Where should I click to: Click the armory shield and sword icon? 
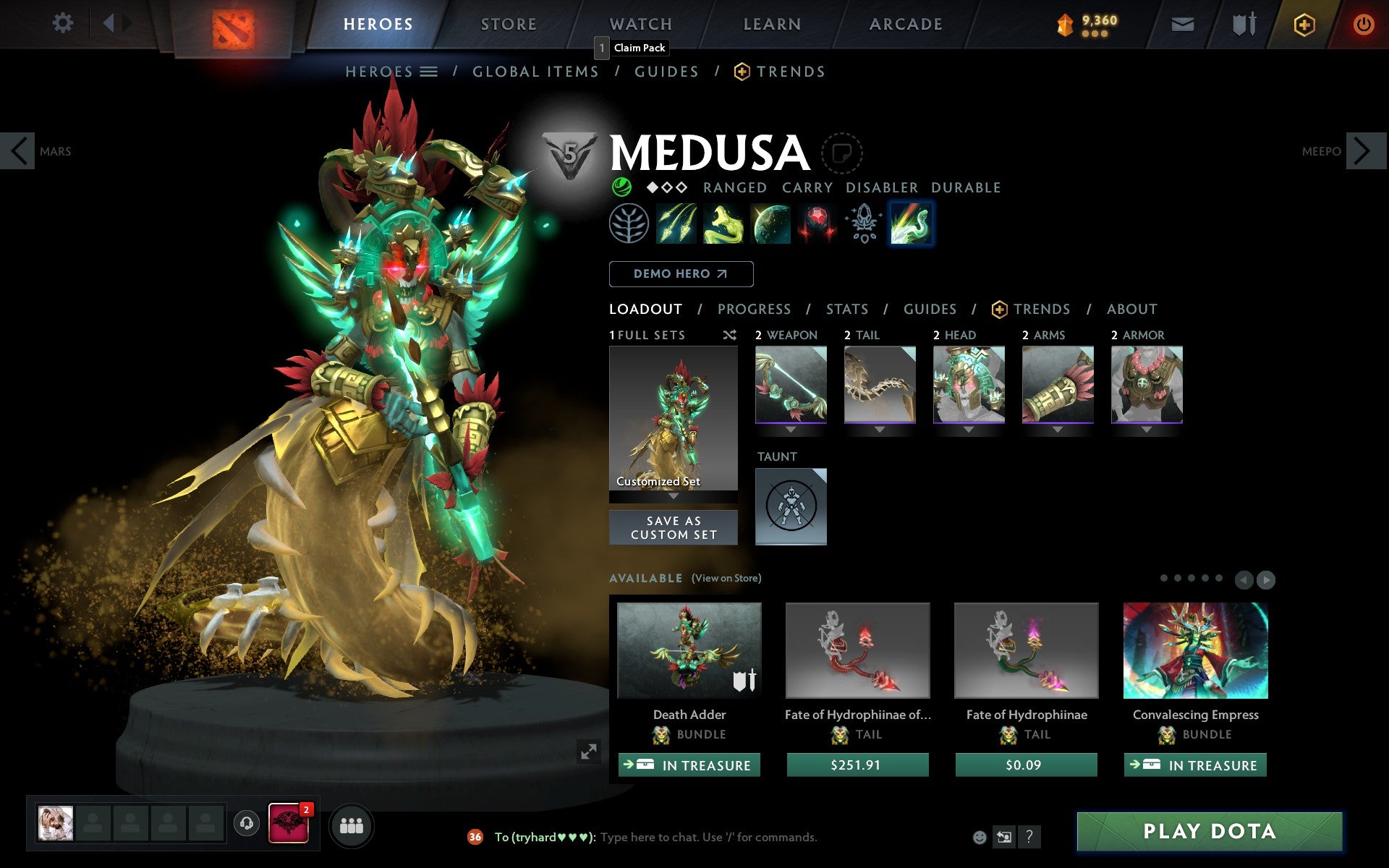click(x=1239, y=23)
